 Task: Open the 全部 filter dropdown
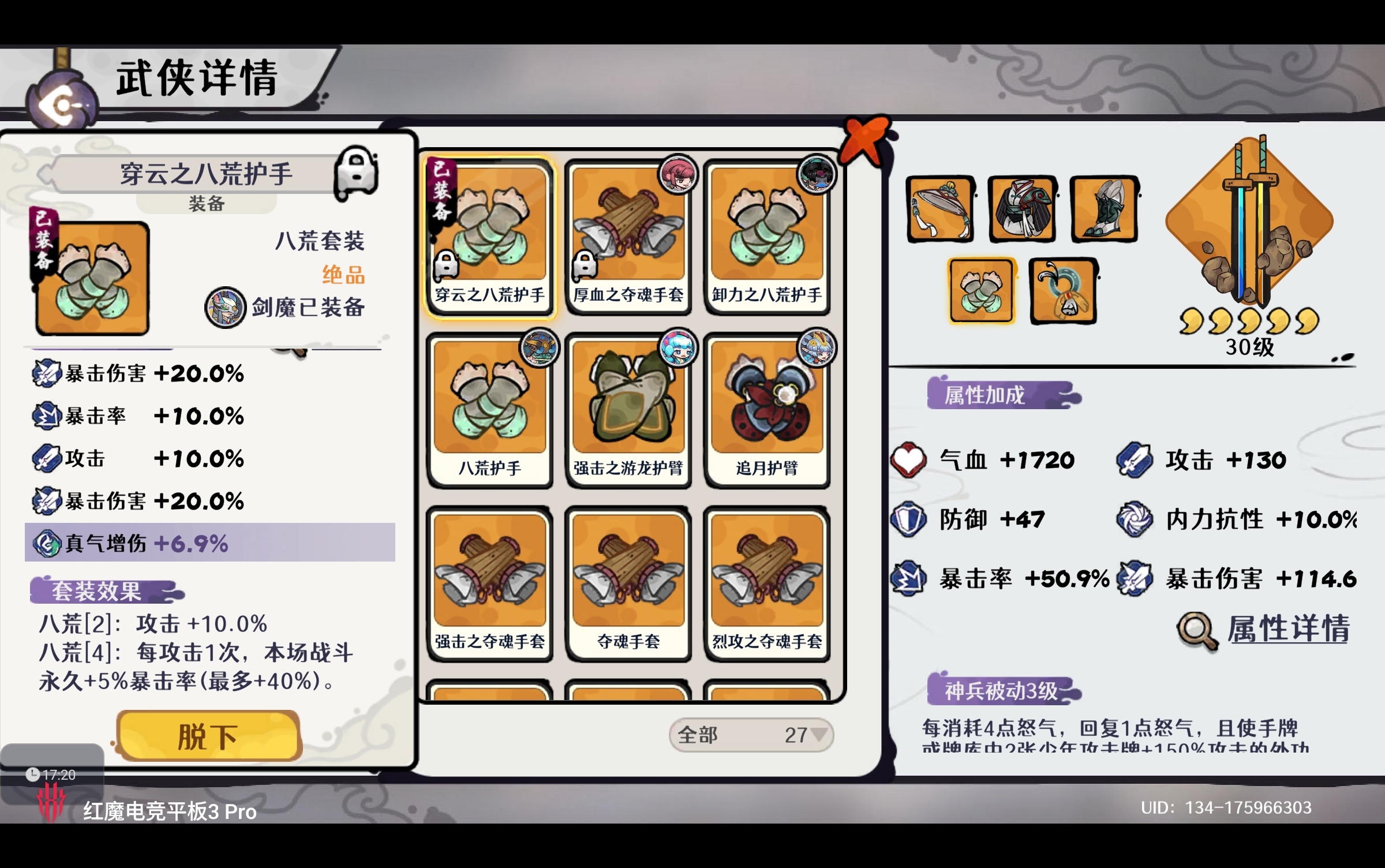coord(750,735)
